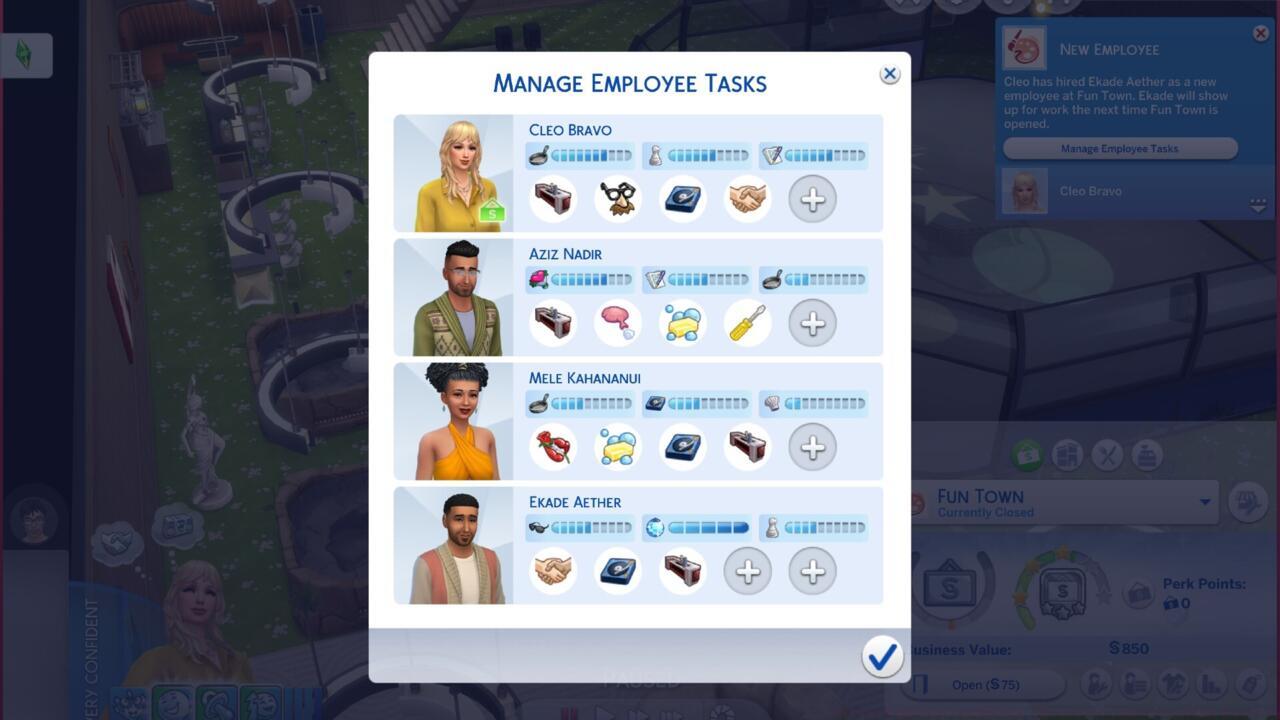Click Ekade Aether's employee portrait
Image resolution: width=1280 pixels, height=720 pixels.
(x=454, y=545)
